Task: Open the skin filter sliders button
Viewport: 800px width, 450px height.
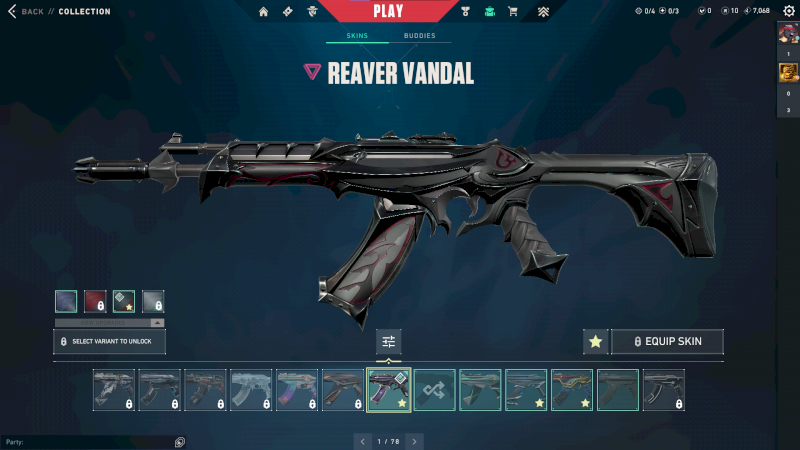Action: 389,342
